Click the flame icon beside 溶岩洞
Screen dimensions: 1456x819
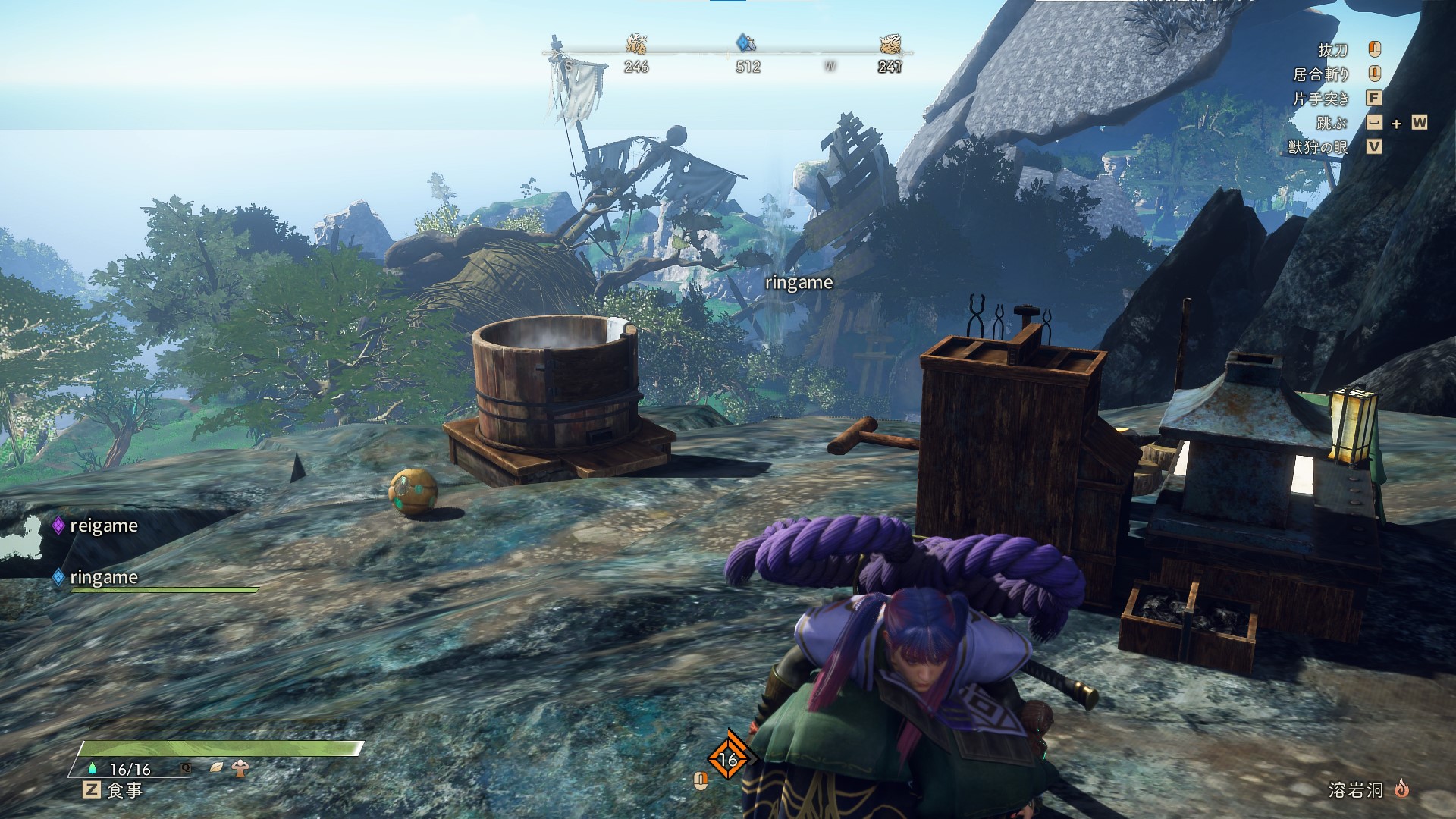[x=1401, y=789]
